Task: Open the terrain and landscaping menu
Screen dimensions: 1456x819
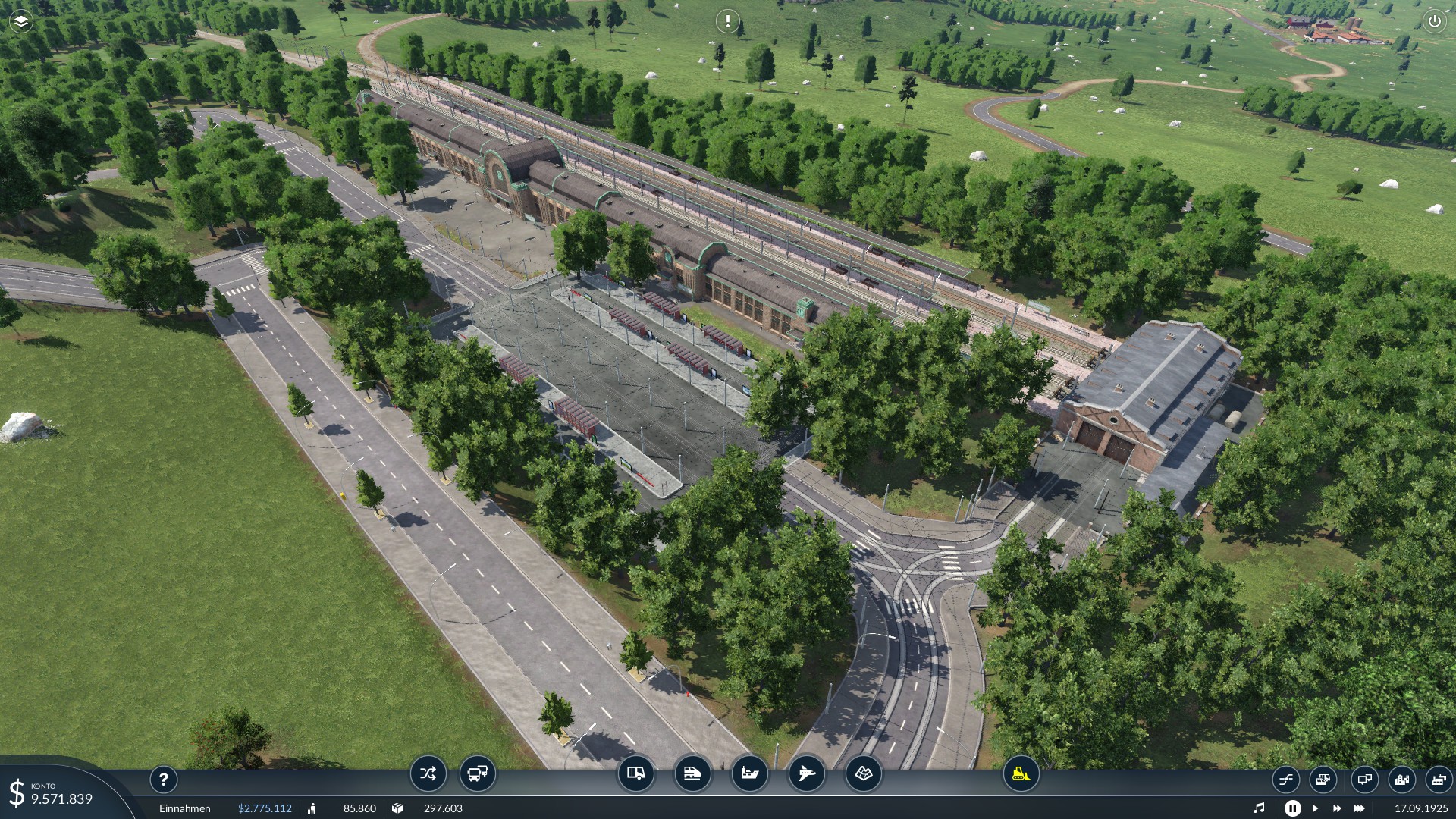Action: (863, 774)
